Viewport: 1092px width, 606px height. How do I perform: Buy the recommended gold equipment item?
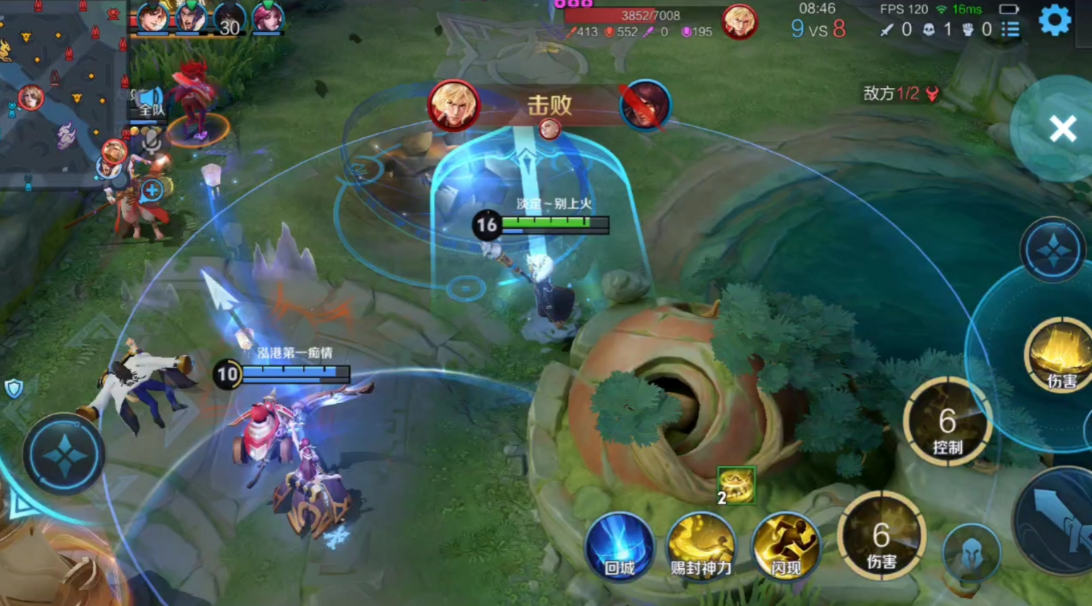pyautogui.click(x=736, y=485)
